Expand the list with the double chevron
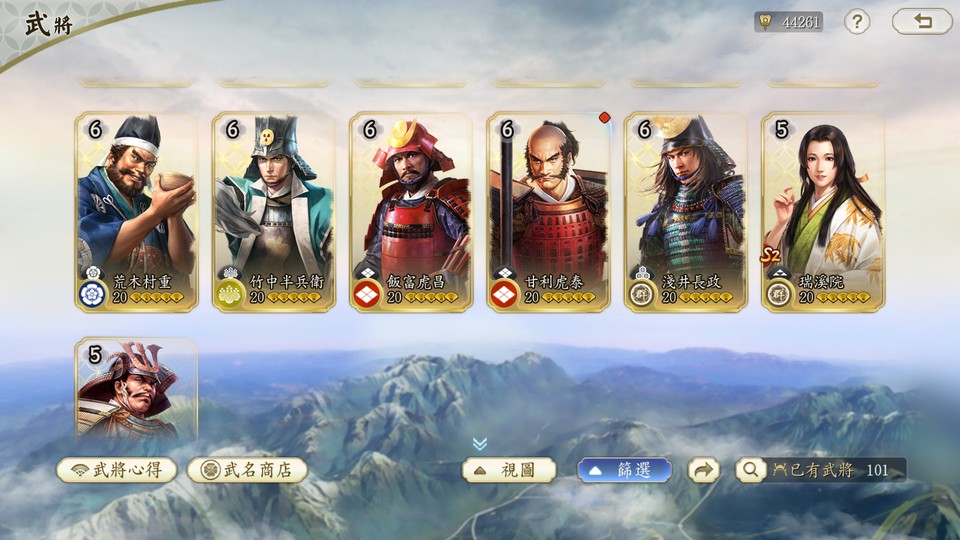 [480, 443]
